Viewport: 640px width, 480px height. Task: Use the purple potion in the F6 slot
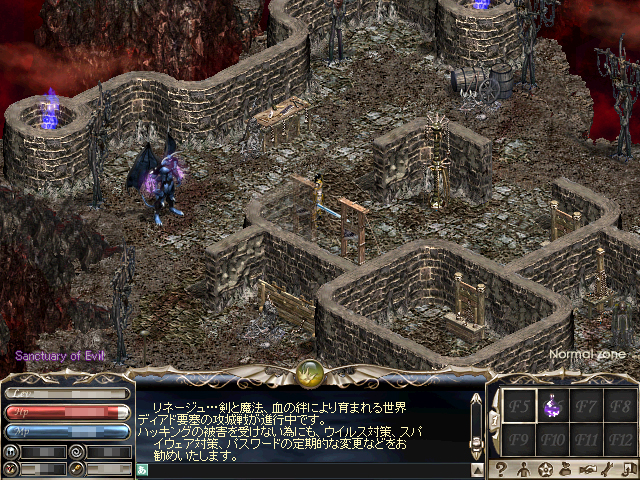tap(551, 407)
